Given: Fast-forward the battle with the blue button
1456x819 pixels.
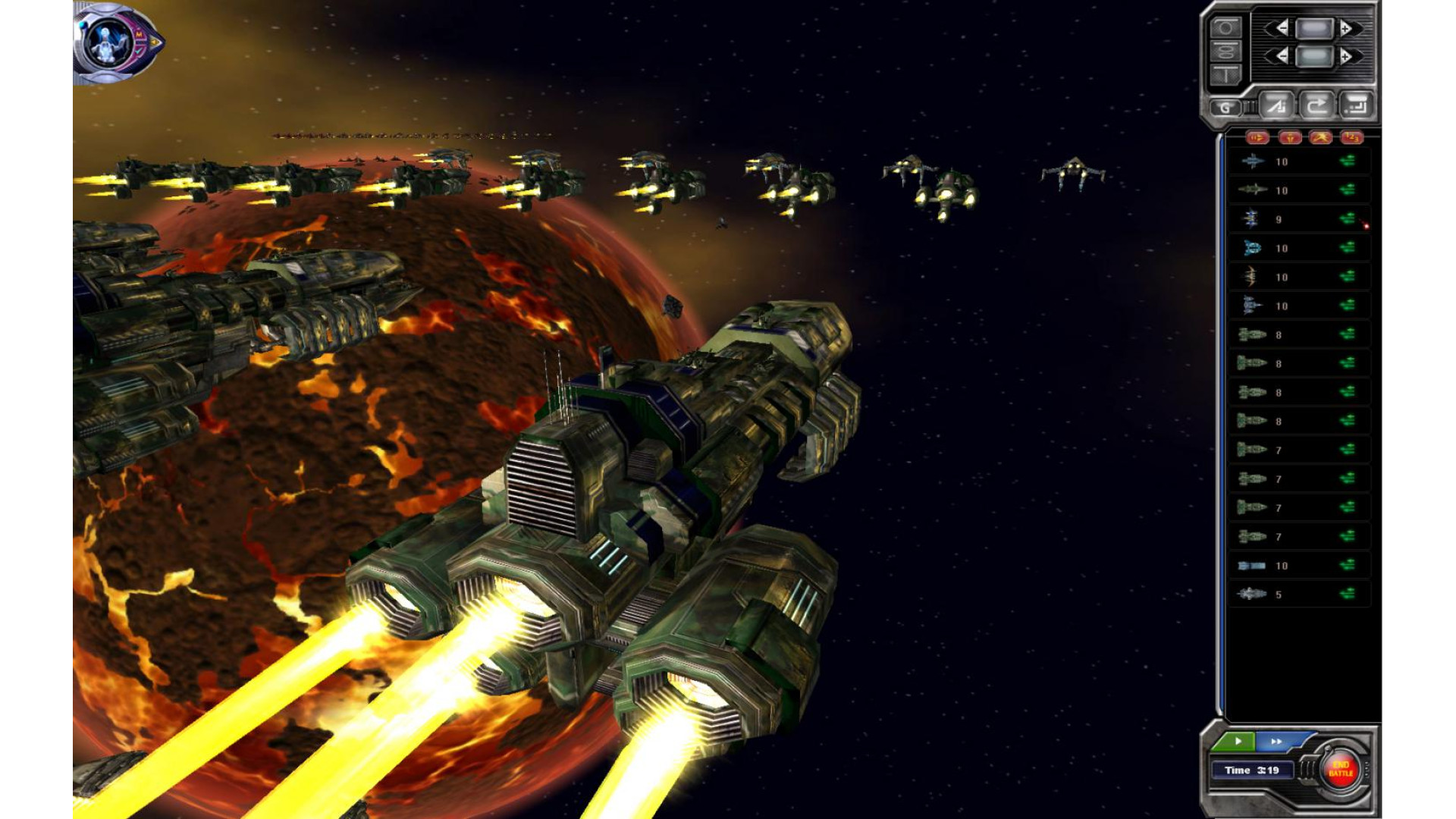Looking at the screenshot, I should point(1277,741).
